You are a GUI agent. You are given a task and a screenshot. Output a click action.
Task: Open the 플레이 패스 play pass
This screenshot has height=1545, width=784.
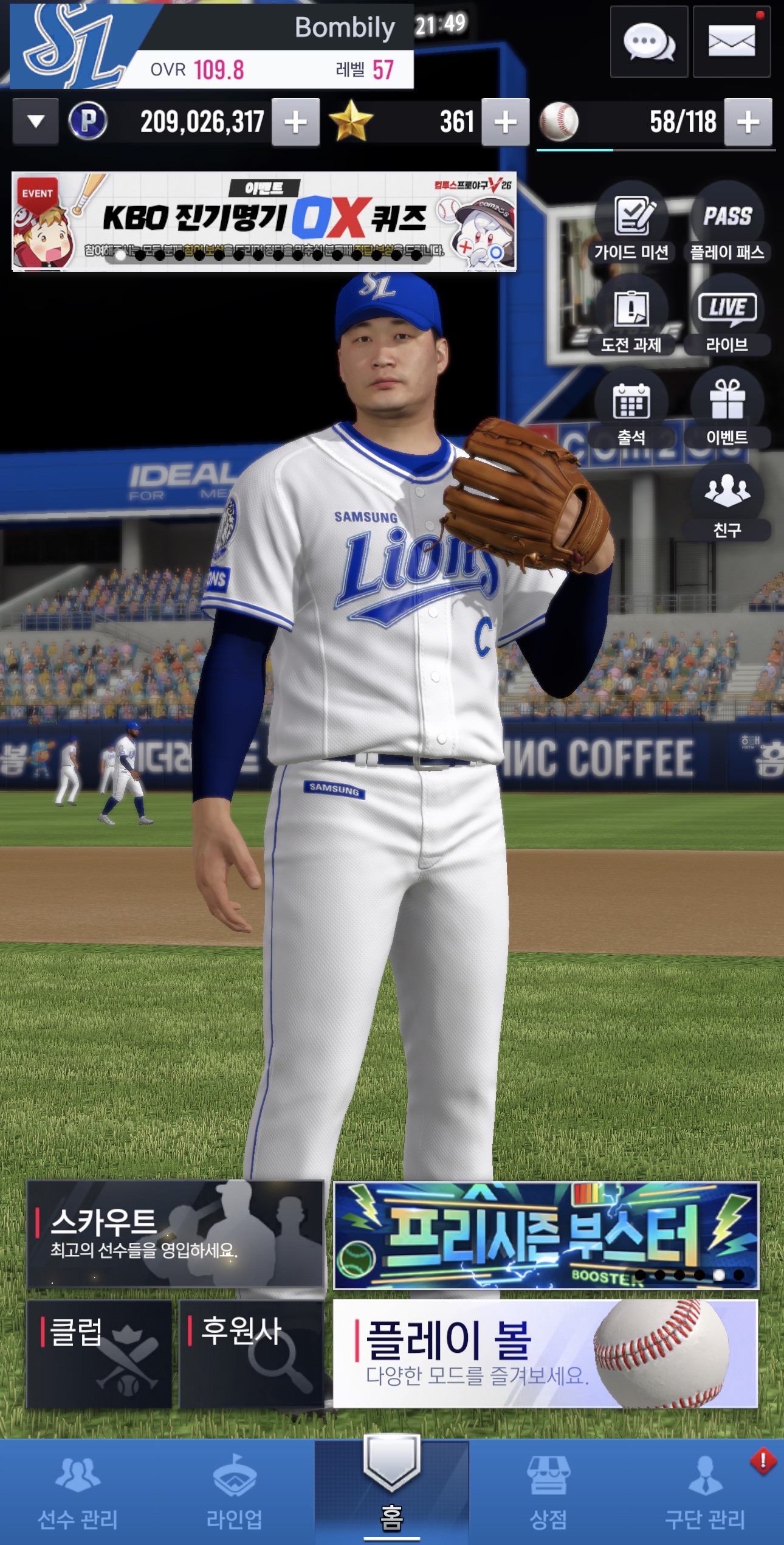click(727, 224)
